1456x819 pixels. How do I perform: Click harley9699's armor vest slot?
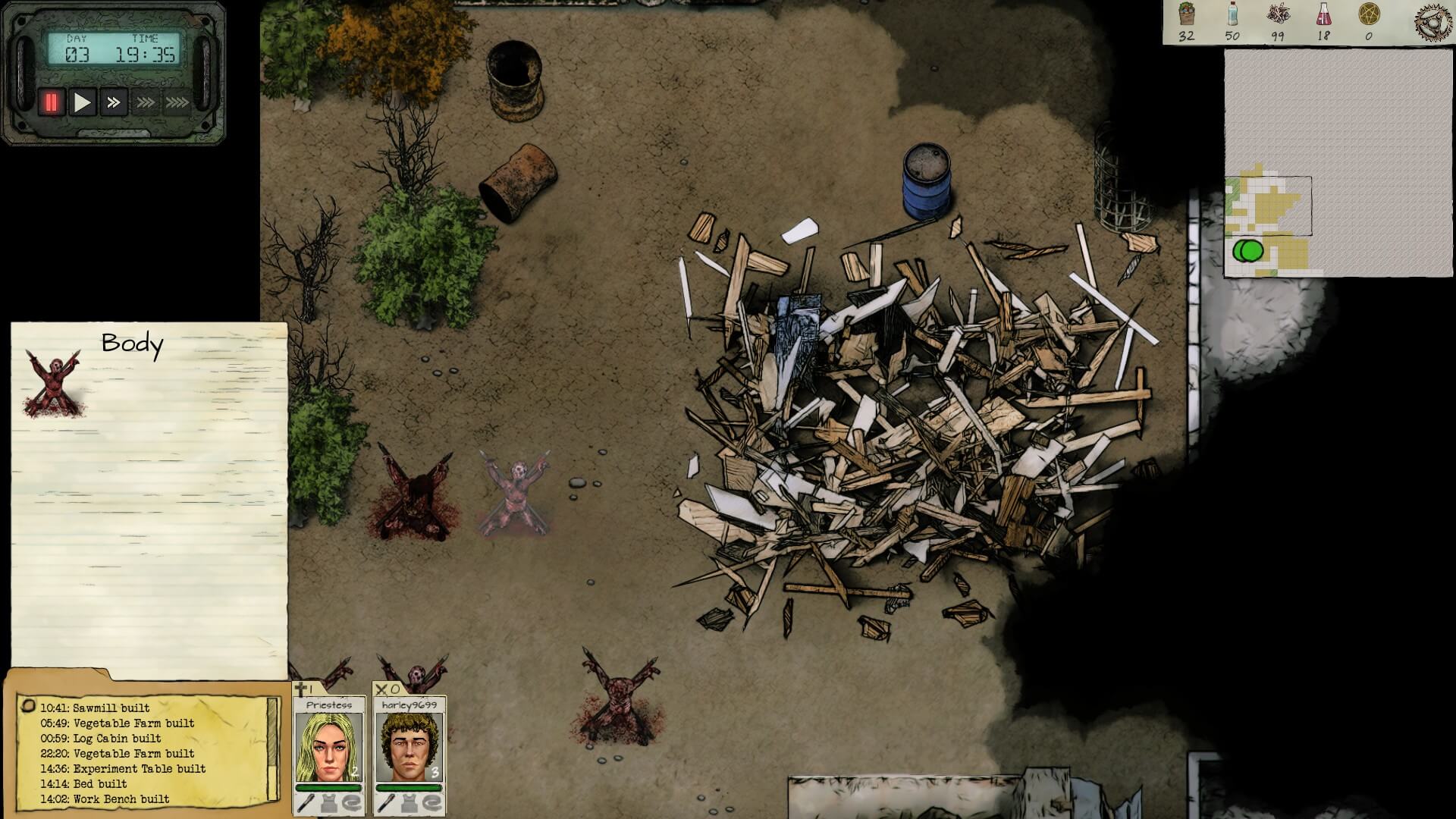(x=409, y=804)
